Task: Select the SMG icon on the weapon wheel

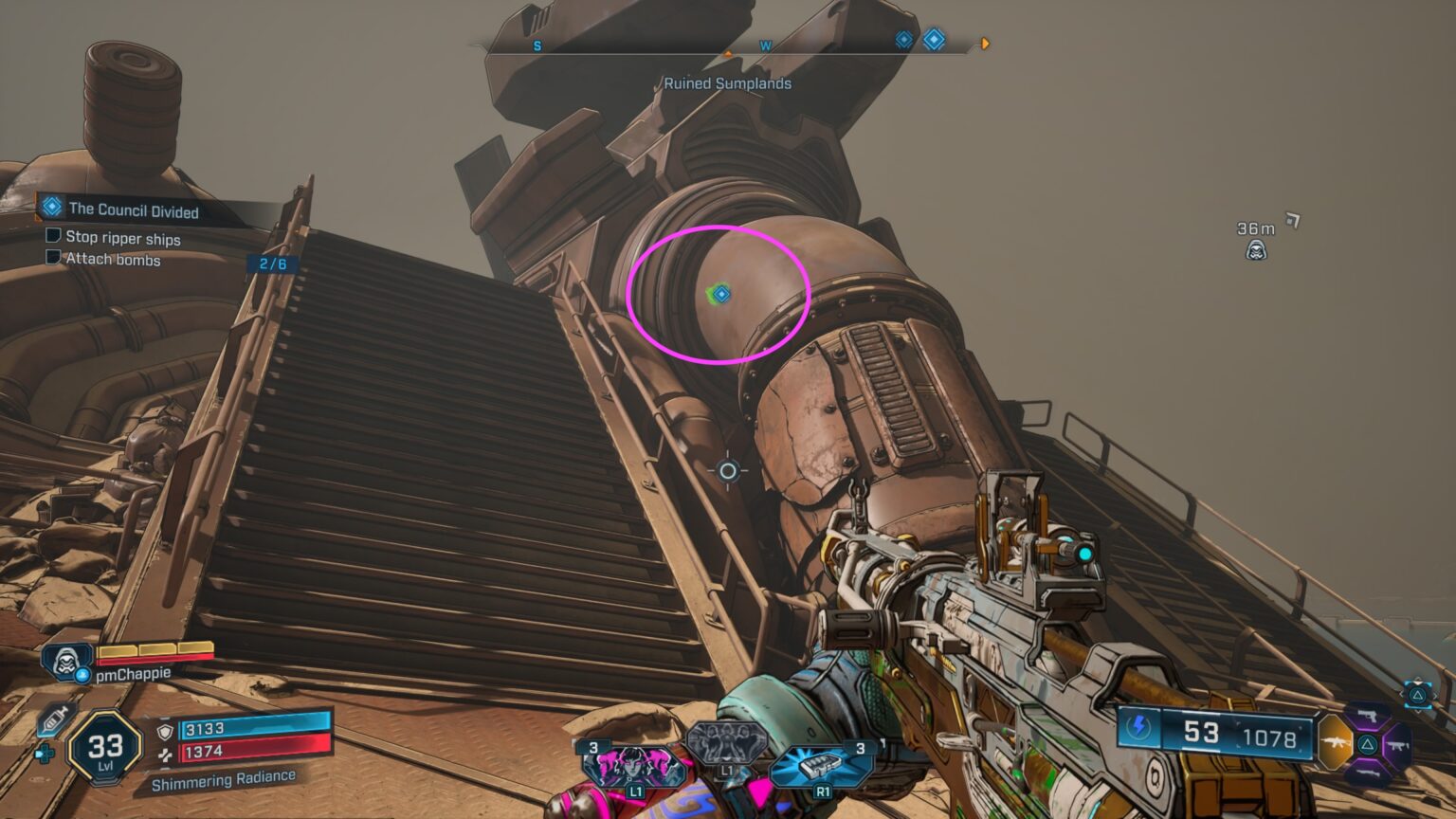Action: pyautogui.click(x=1397, y=747)
